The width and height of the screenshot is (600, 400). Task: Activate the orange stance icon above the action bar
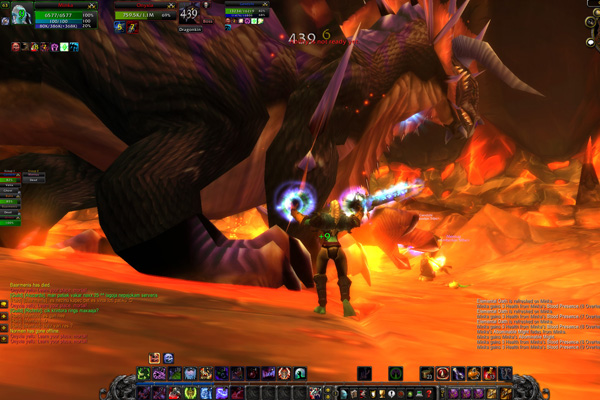pyautogui.click(x=155, y=358)
